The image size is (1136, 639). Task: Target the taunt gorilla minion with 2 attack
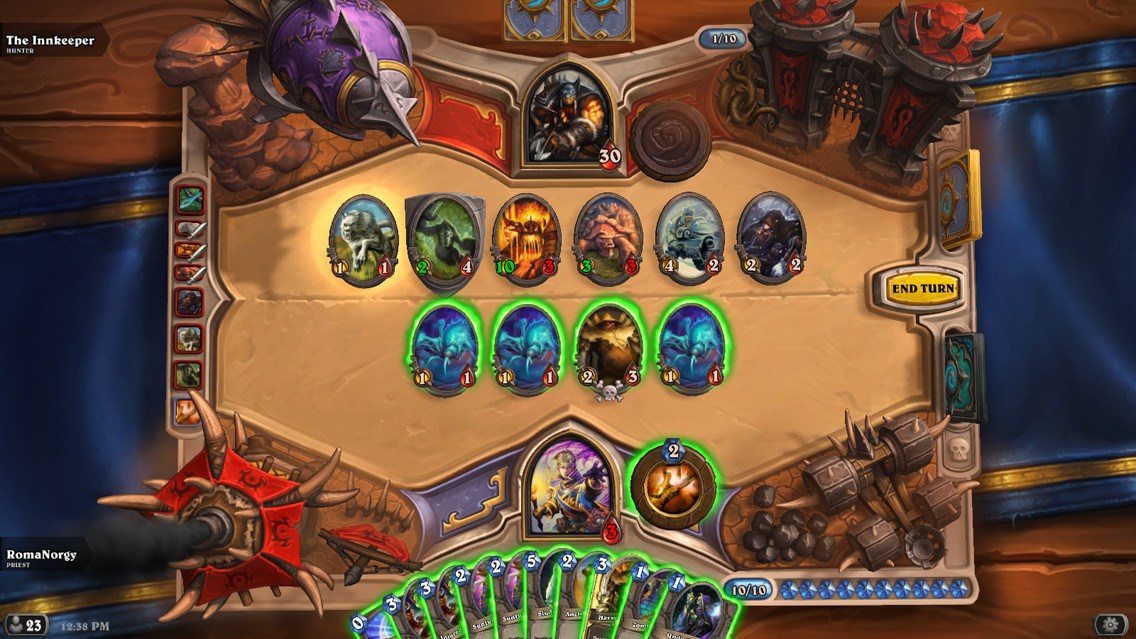point(444,238)
